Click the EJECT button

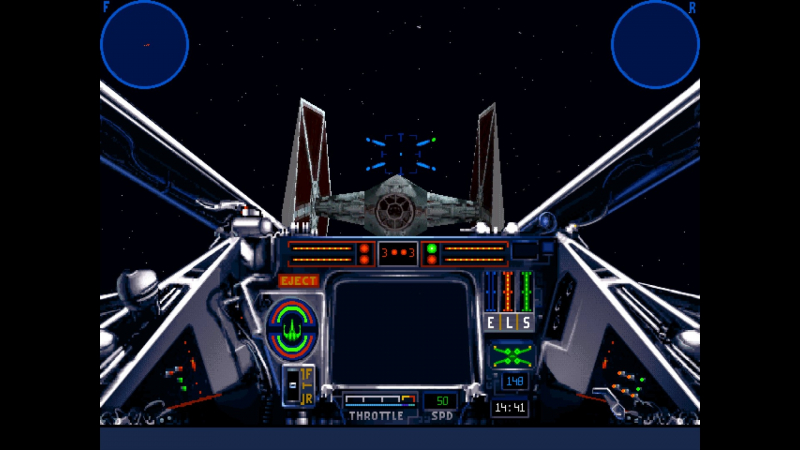[299, 281]
